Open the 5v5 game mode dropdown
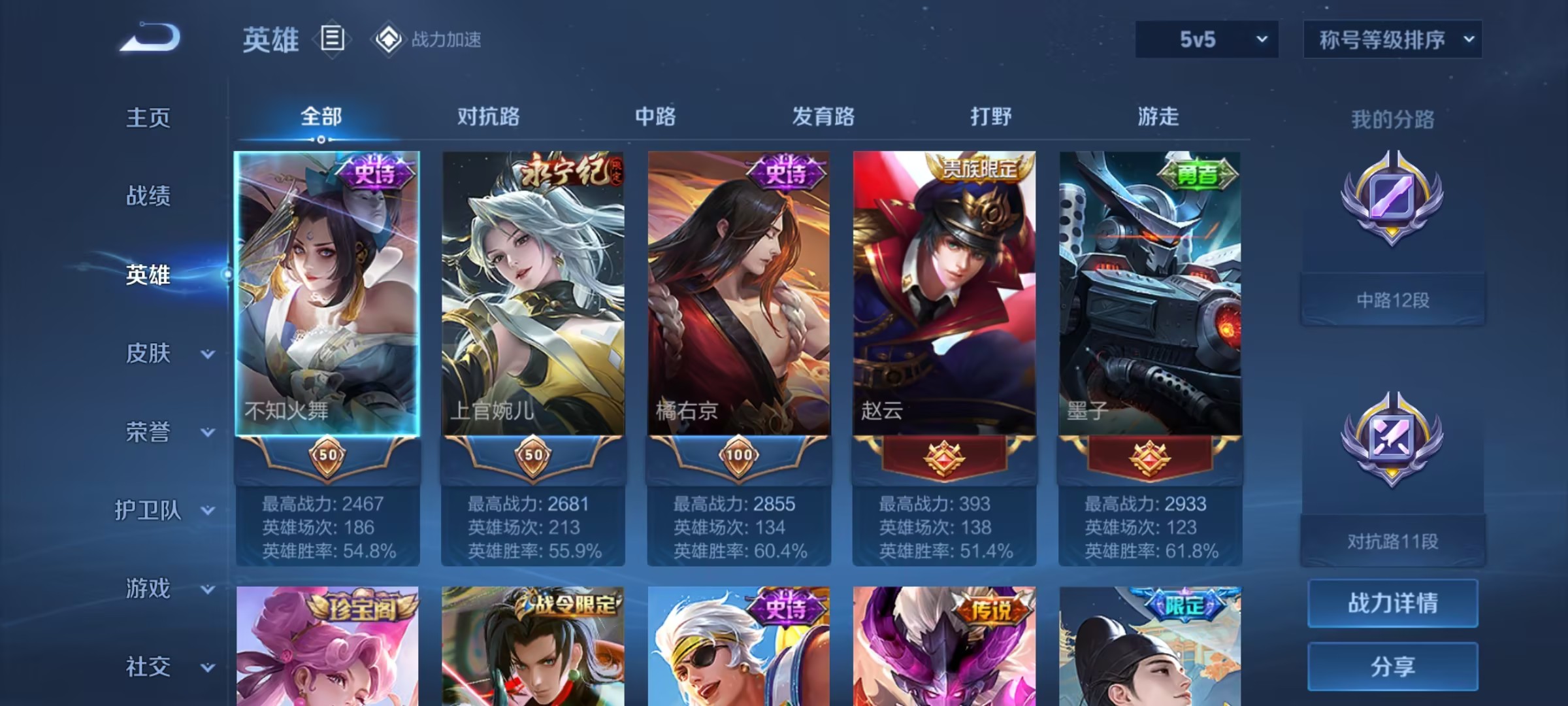The height and width of the screenshot is (706, 1568). (x=1205, y=39)
